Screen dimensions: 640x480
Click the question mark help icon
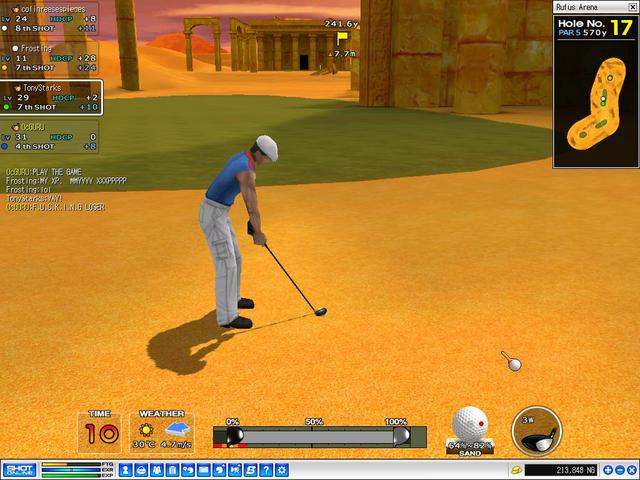[265, 469]
